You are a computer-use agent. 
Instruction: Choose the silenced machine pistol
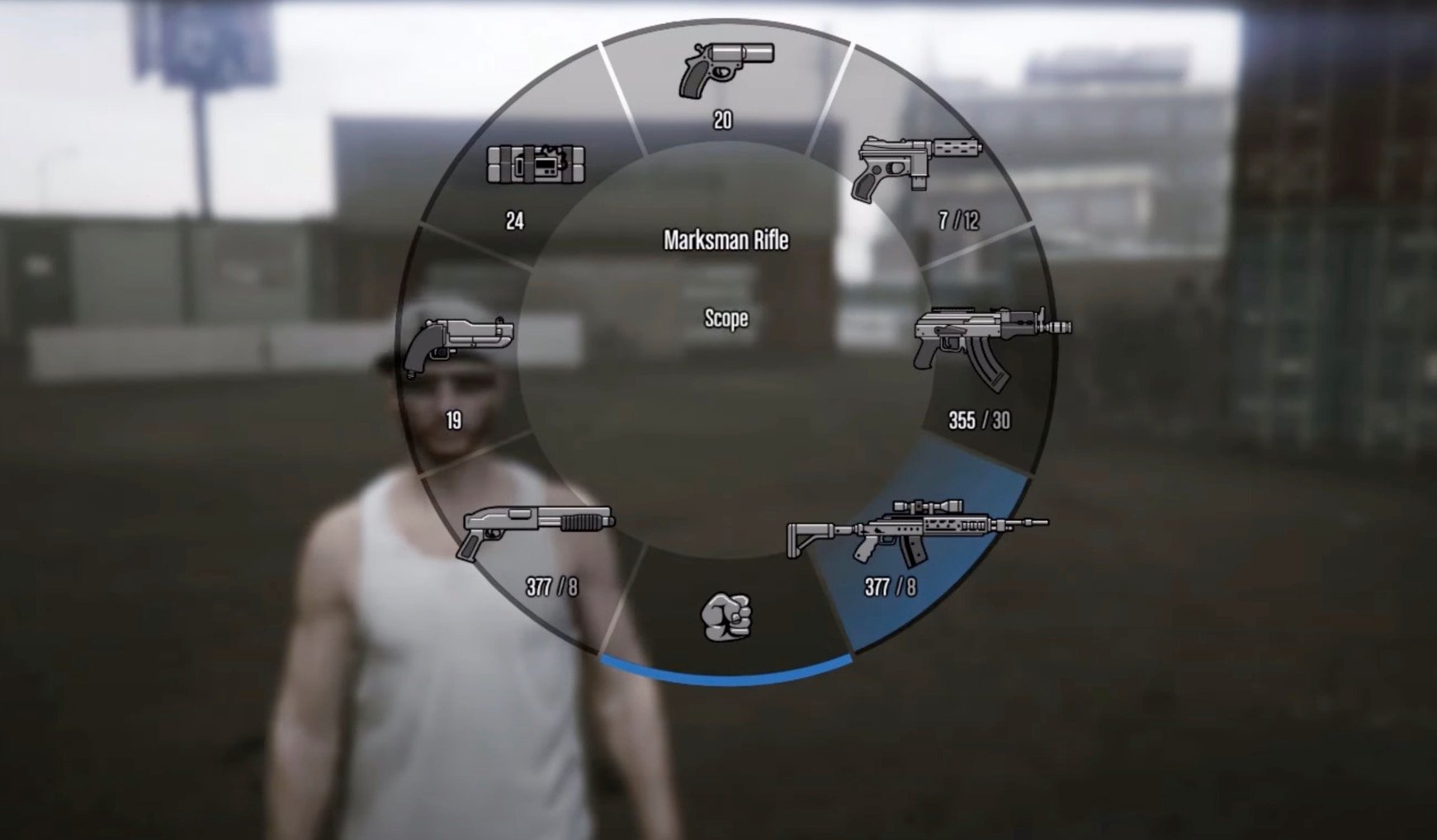point(918,168)
